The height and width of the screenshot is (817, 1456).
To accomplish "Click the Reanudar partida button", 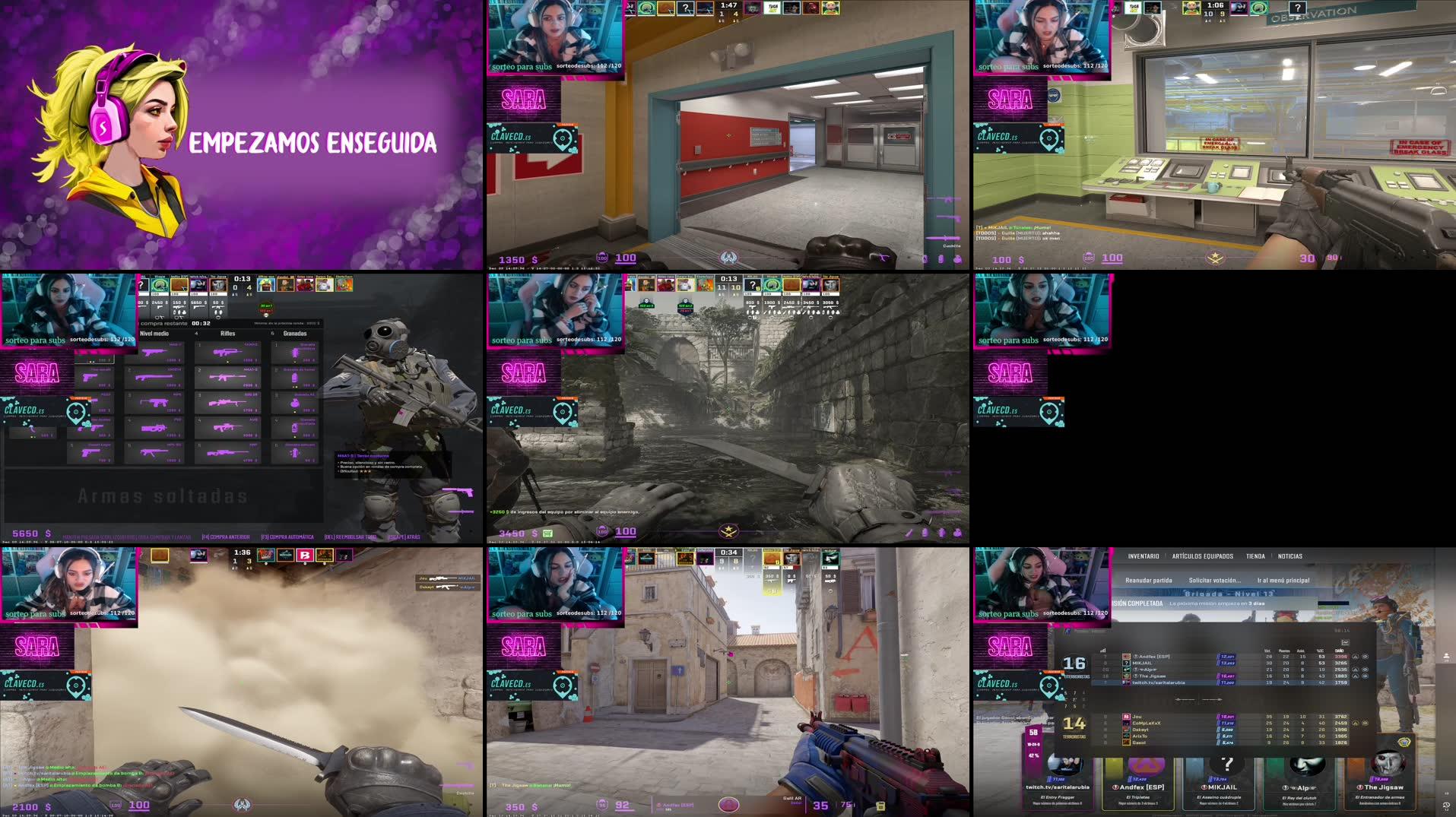I will [x=1149, y=580].
